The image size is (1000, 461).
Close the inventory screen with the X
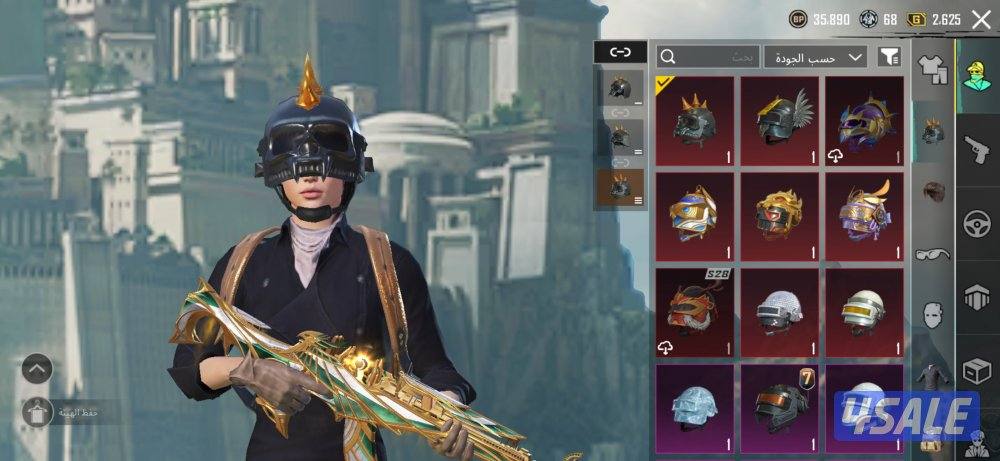981,18
